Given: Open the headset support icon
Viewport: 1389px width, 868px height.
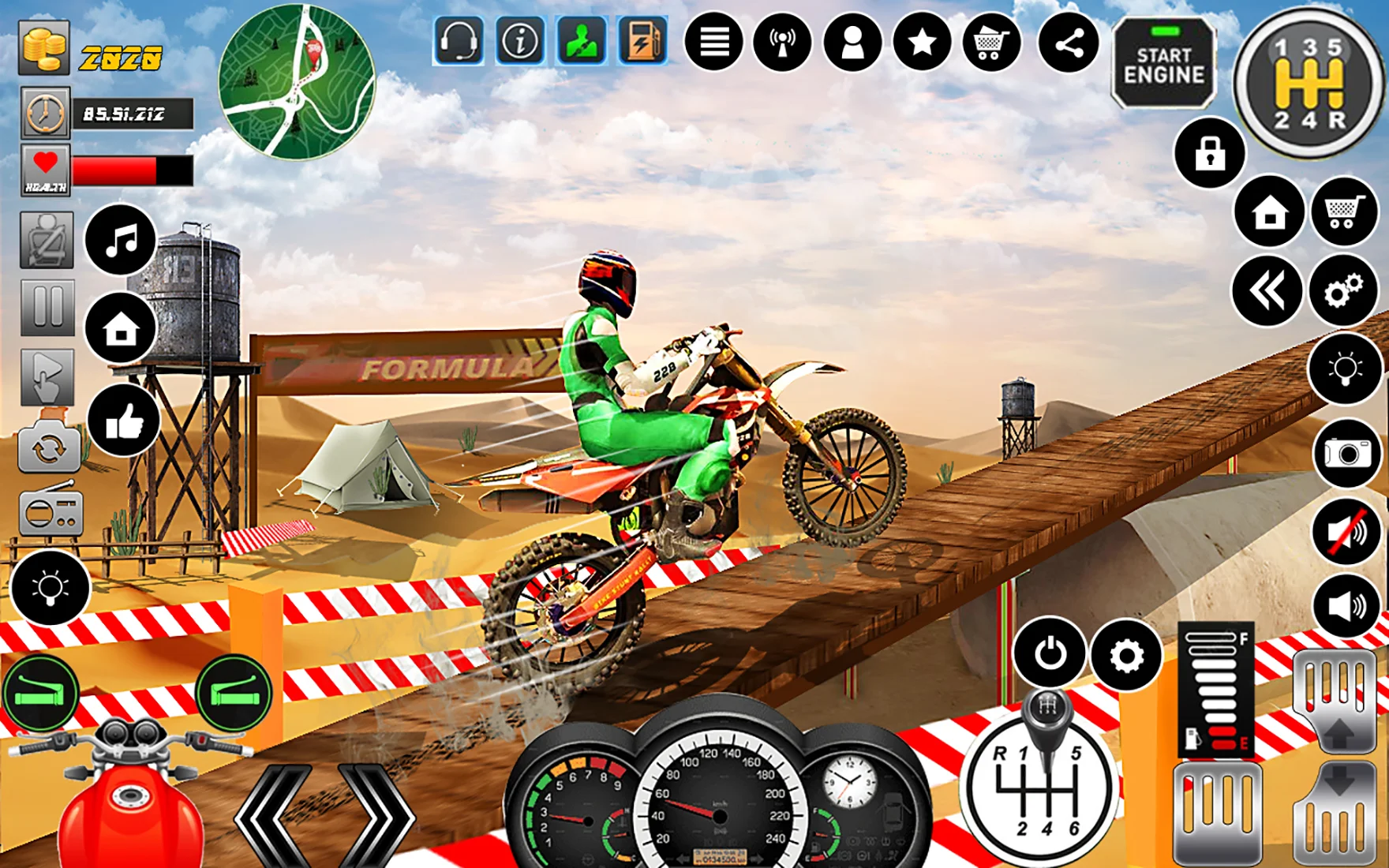Looking at the screenshot, I should click(x=459, y=41).
